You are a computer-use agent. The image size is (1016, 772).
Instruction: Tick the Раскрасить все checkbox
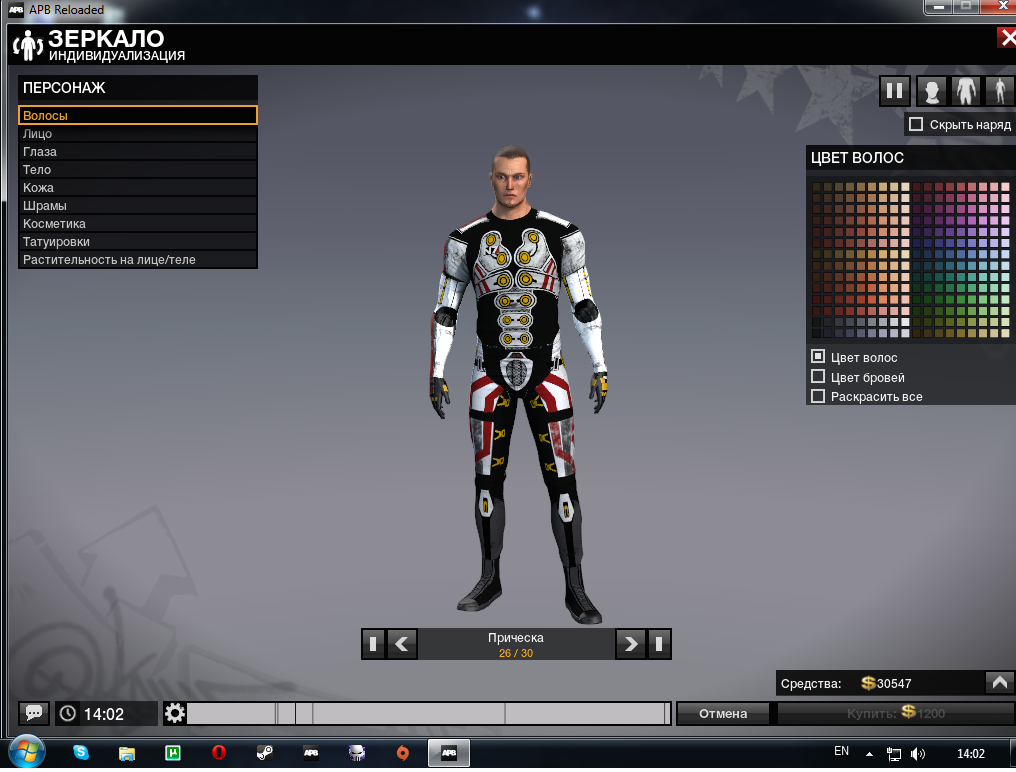(818, 396)
